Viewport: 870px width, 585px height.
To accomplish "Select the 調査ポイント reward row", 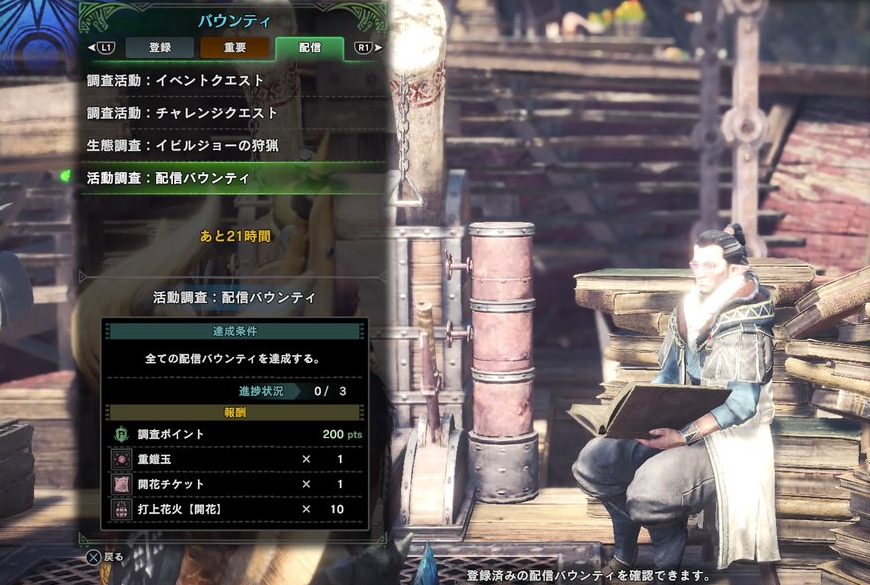I will (235, 434).
